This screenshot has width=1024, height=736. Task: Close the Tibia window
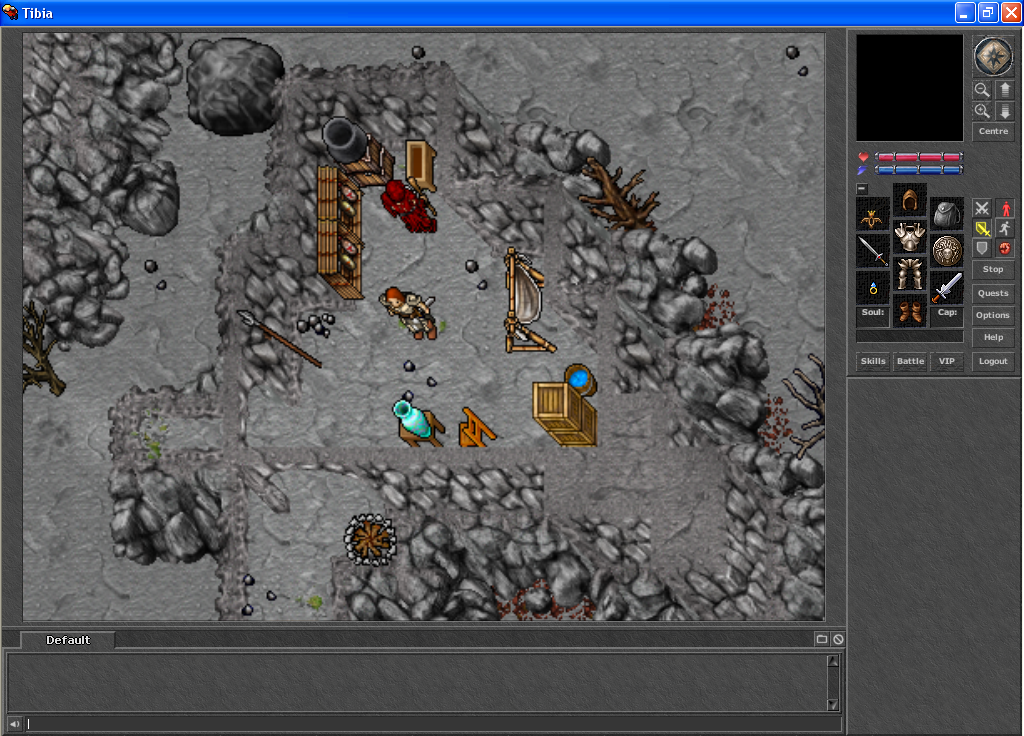pos(1010,13)
